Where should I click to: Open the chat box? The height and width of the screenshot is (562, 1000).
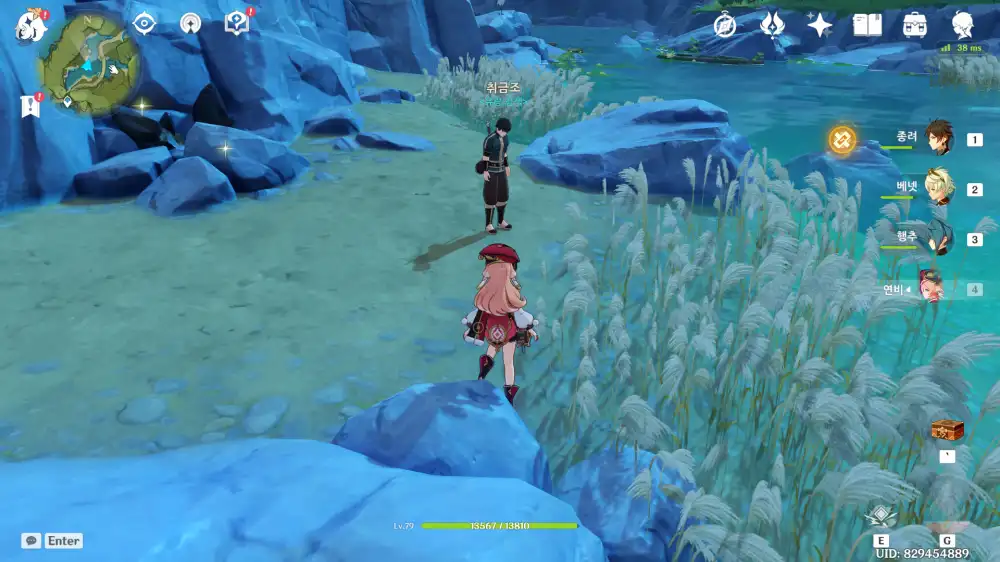(x=32, y=540)
